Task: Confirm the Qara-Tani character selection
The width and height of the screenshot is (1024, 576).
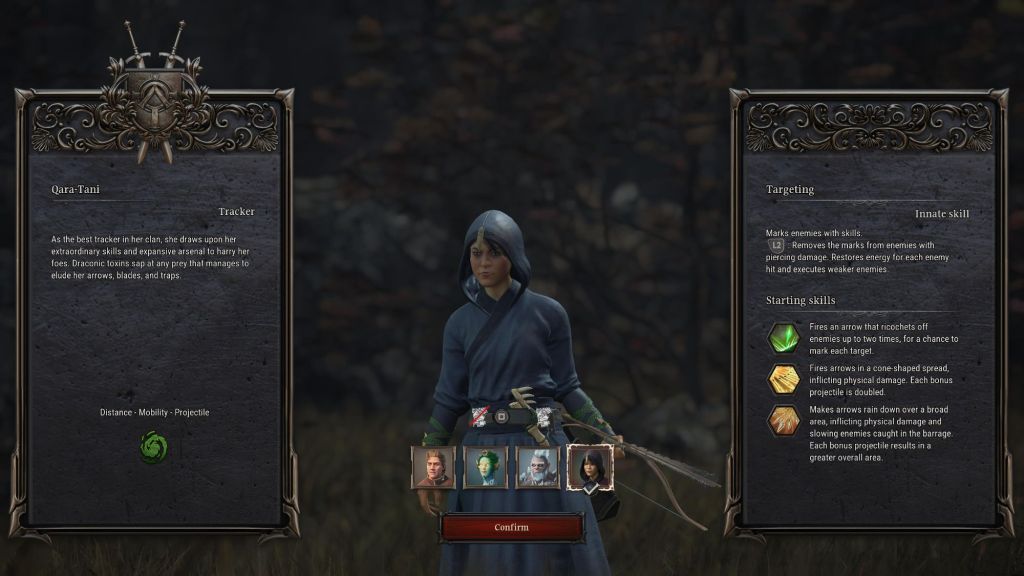Action: [512, 527]
